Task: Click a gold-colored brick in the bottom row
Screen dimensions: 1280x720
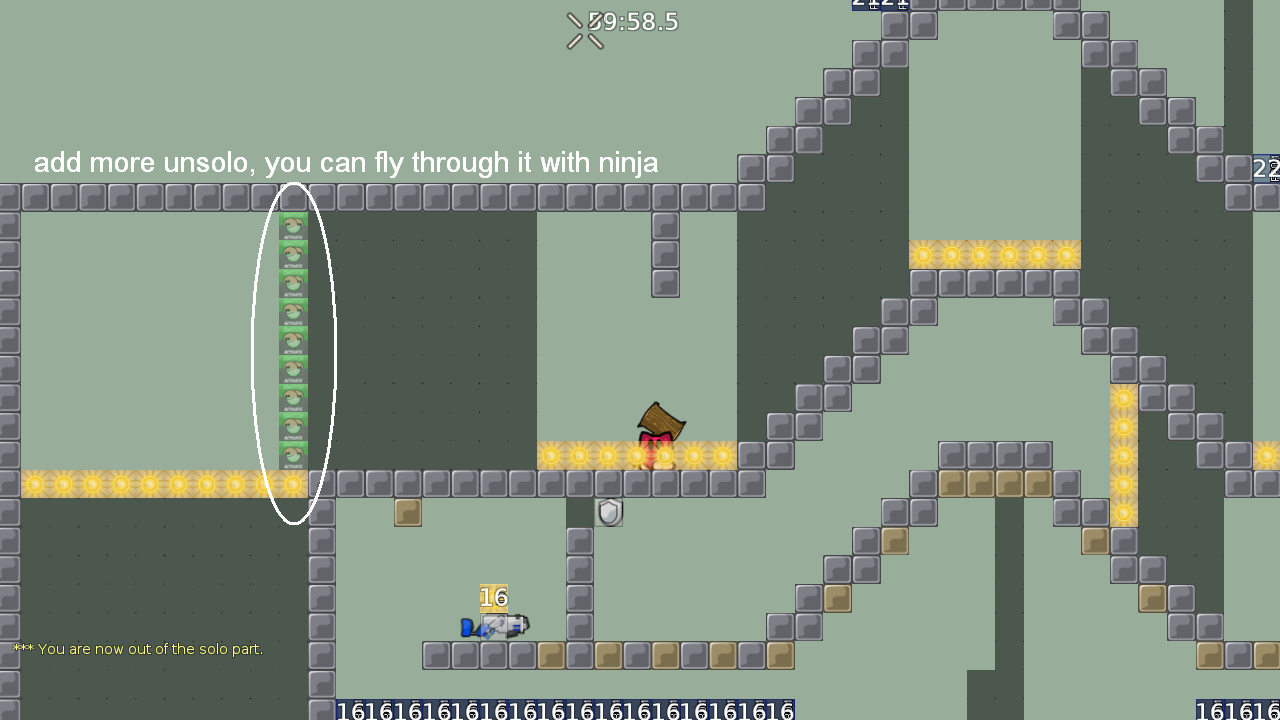Action: coord(550,655)
